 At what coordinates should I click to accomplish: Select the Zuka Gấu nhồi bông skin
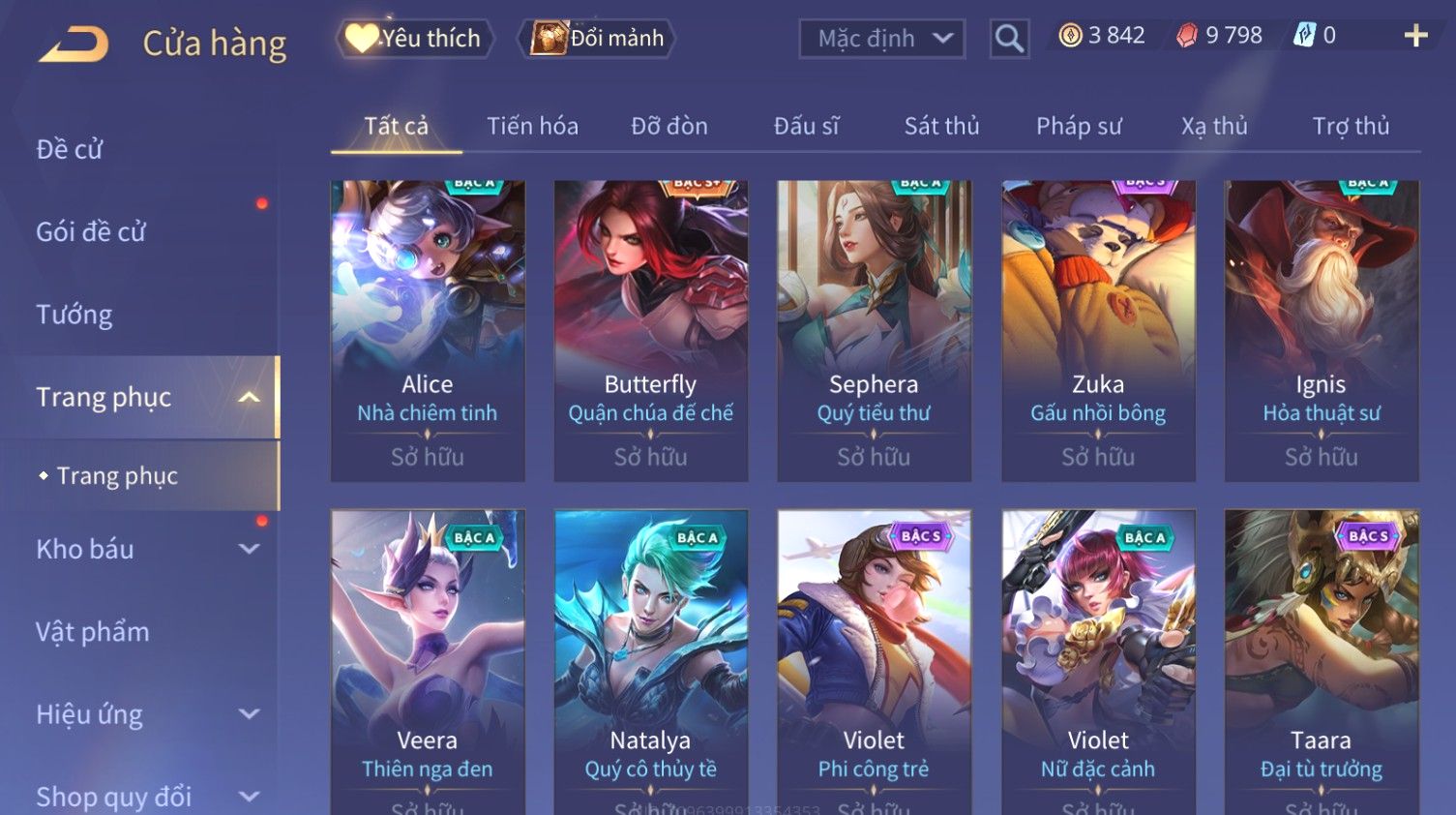[1098, 330]
